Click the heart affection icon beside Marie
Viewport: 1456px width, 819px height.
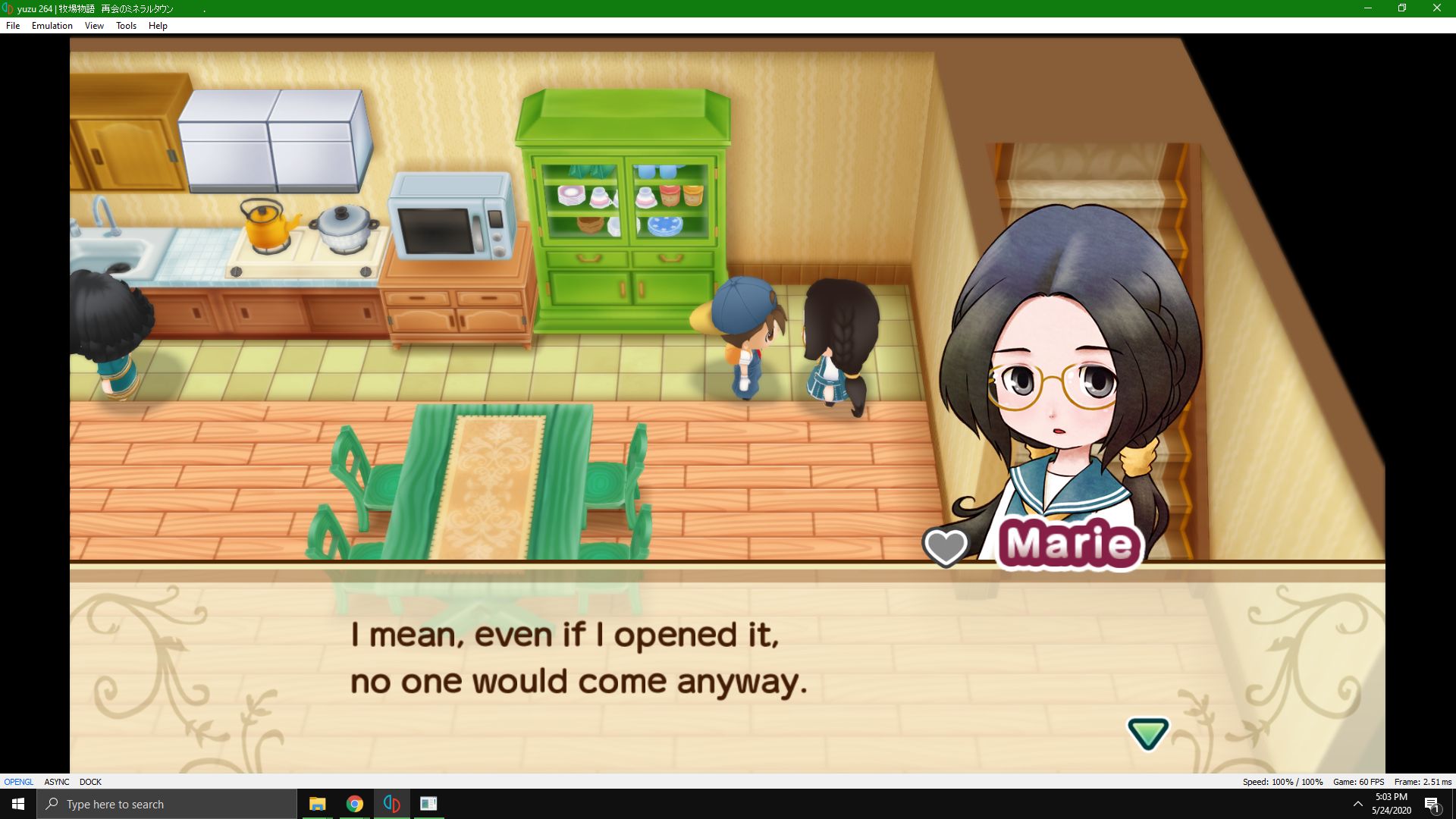click(946, 548)
